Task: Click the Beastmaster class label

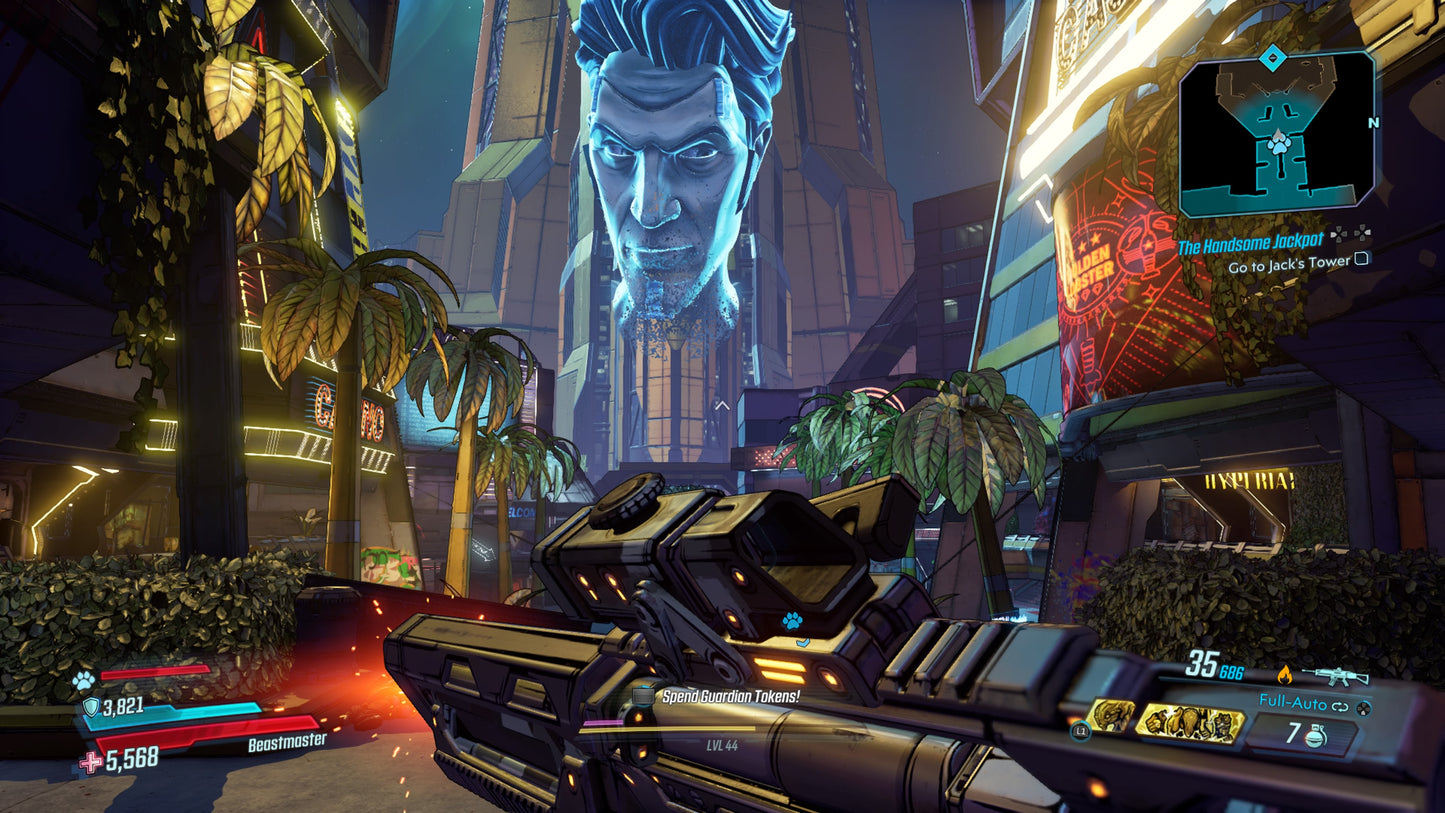Action: coord(286,741)
